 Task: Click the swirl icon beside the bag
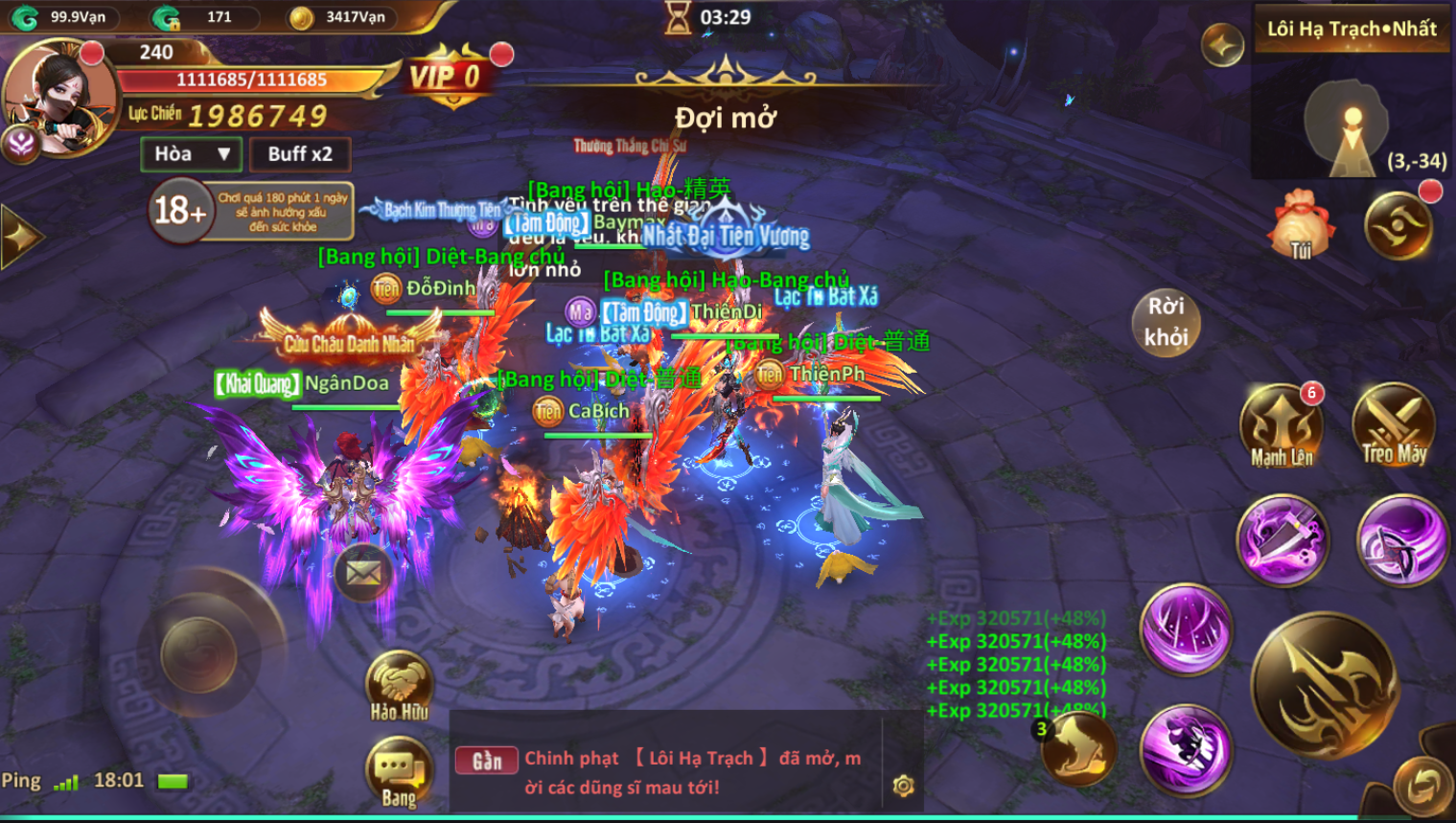coord(1398,226)
